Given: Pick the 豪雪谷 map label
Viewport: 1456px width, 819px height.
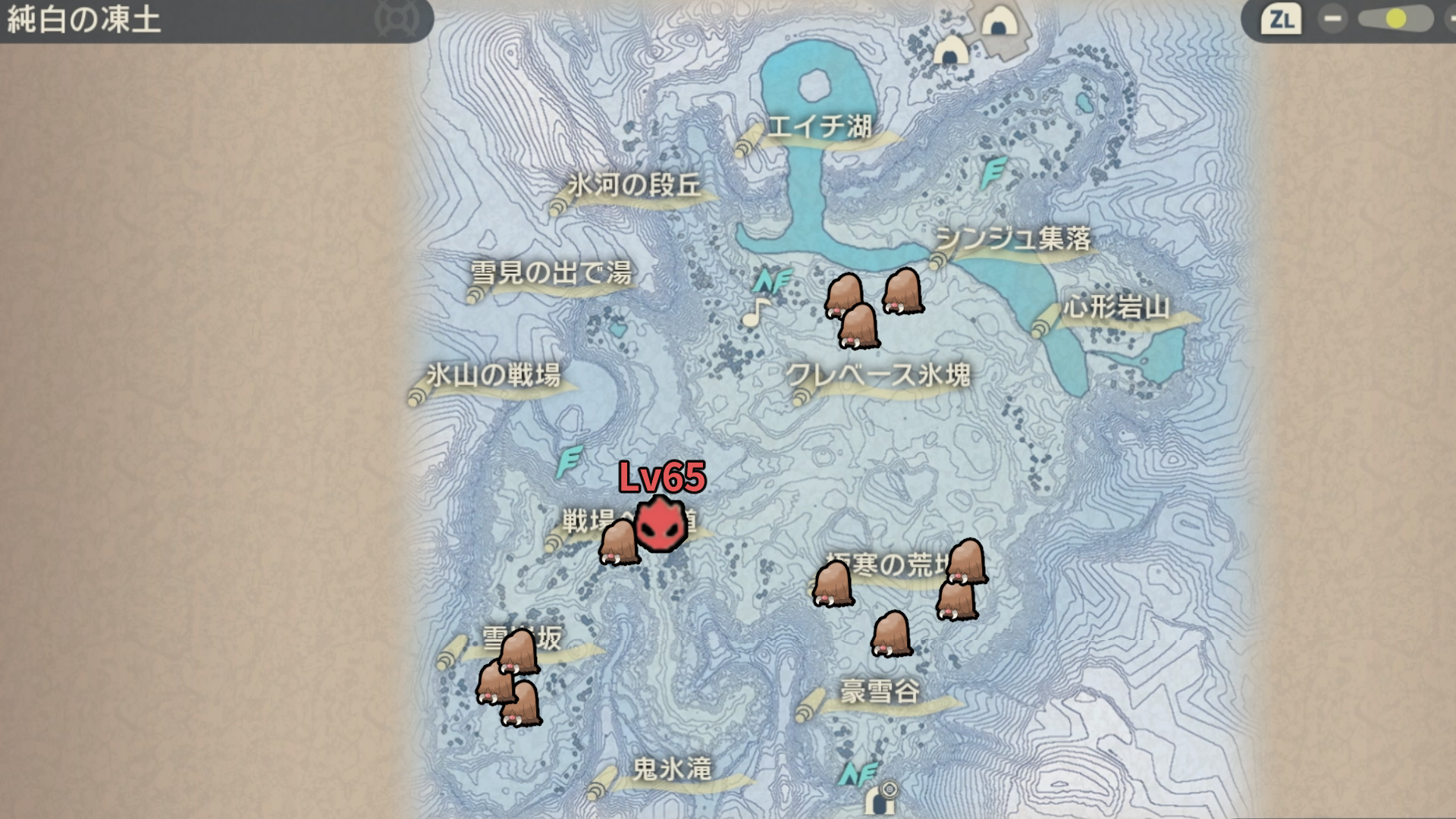Looking at the screenshot, I should click(x=880, y=692).
